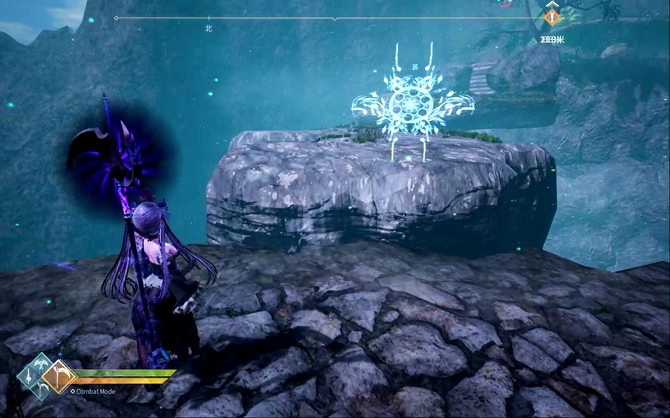Click the orange quest marker on the compass

pos(551,17)
